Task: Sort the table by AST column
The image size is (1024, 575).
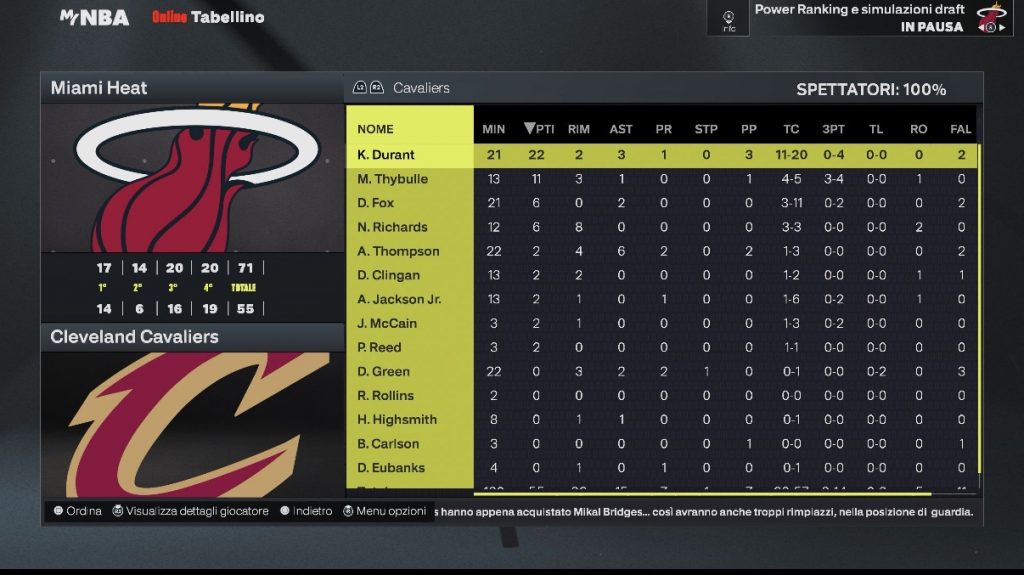Action: (x=621, y=129)
